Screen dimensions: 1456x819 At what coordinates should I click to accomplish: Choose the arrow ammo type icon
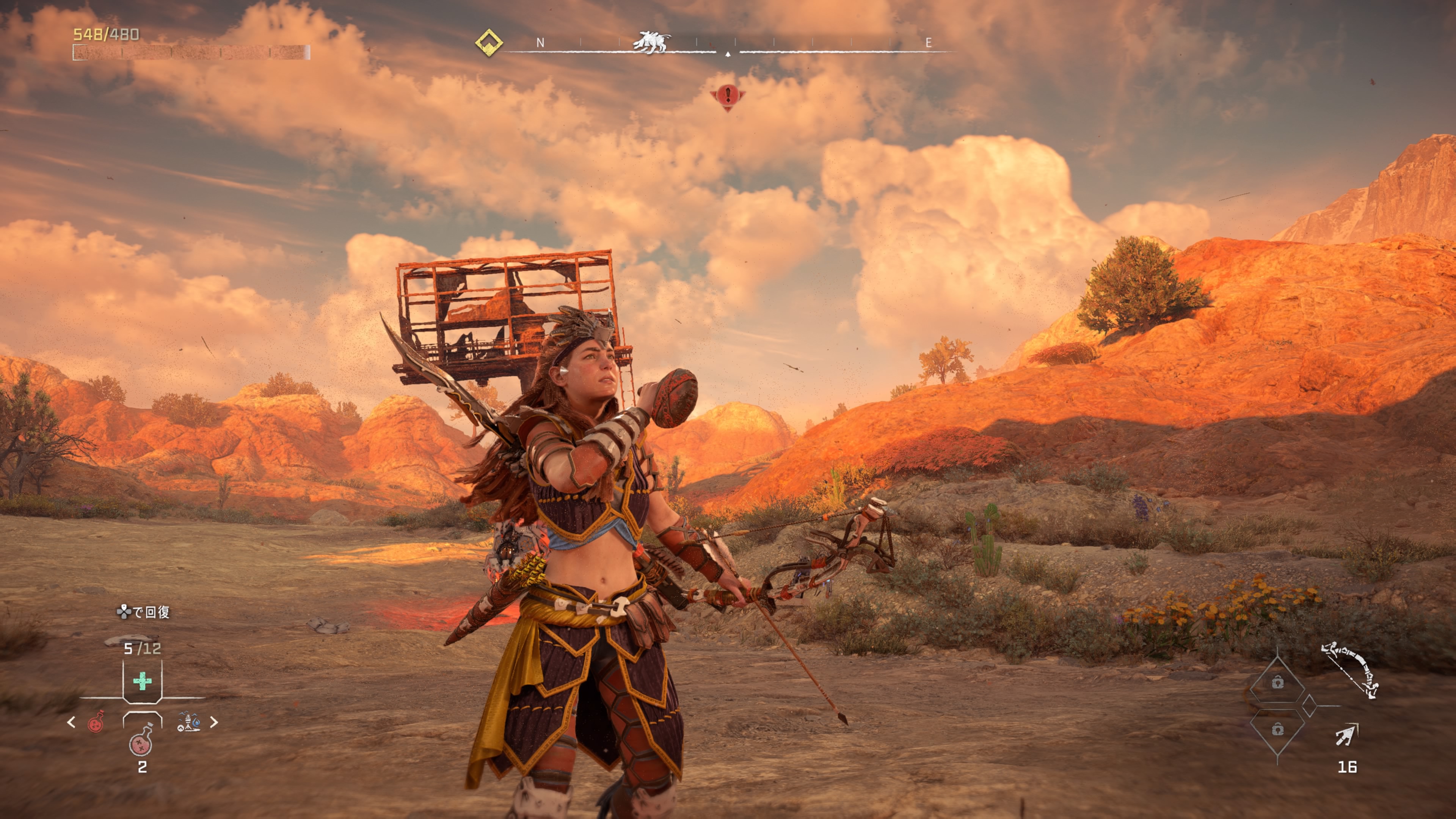pos(1347,735)
